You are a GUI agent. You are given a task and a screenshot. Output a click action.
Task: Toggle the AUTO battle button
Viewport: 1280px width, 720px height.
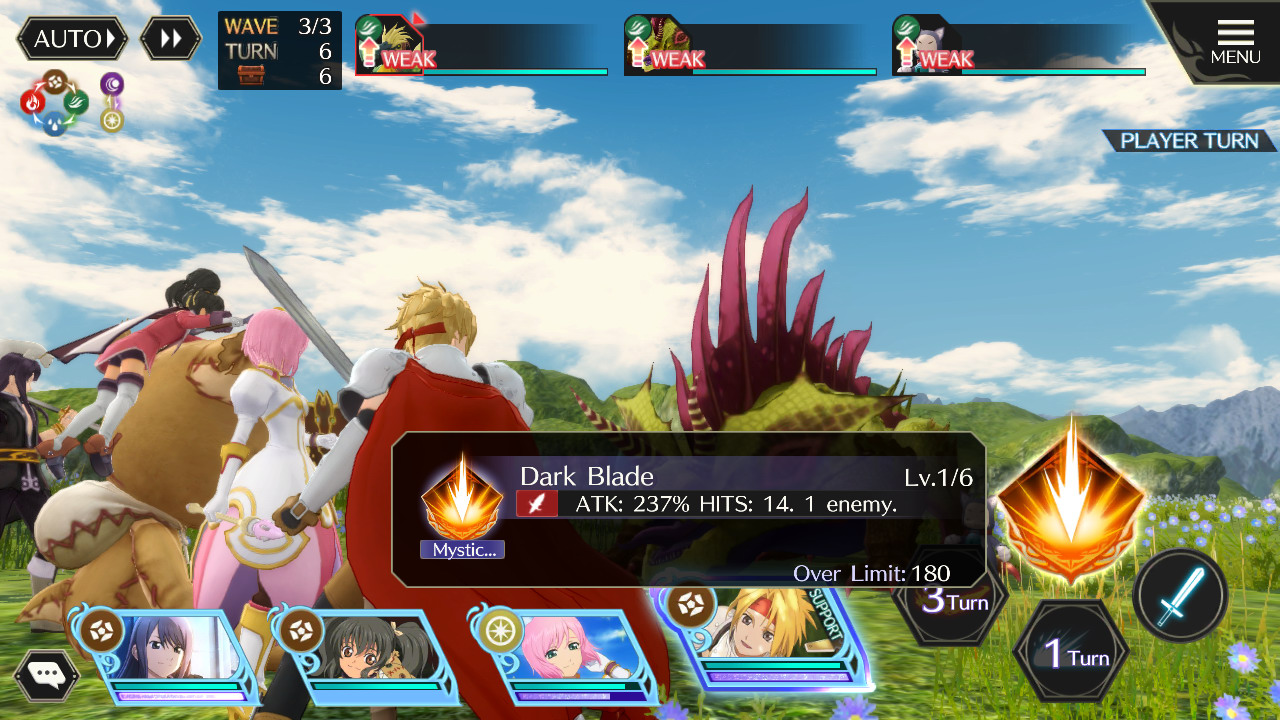click(x=72, y=39)
